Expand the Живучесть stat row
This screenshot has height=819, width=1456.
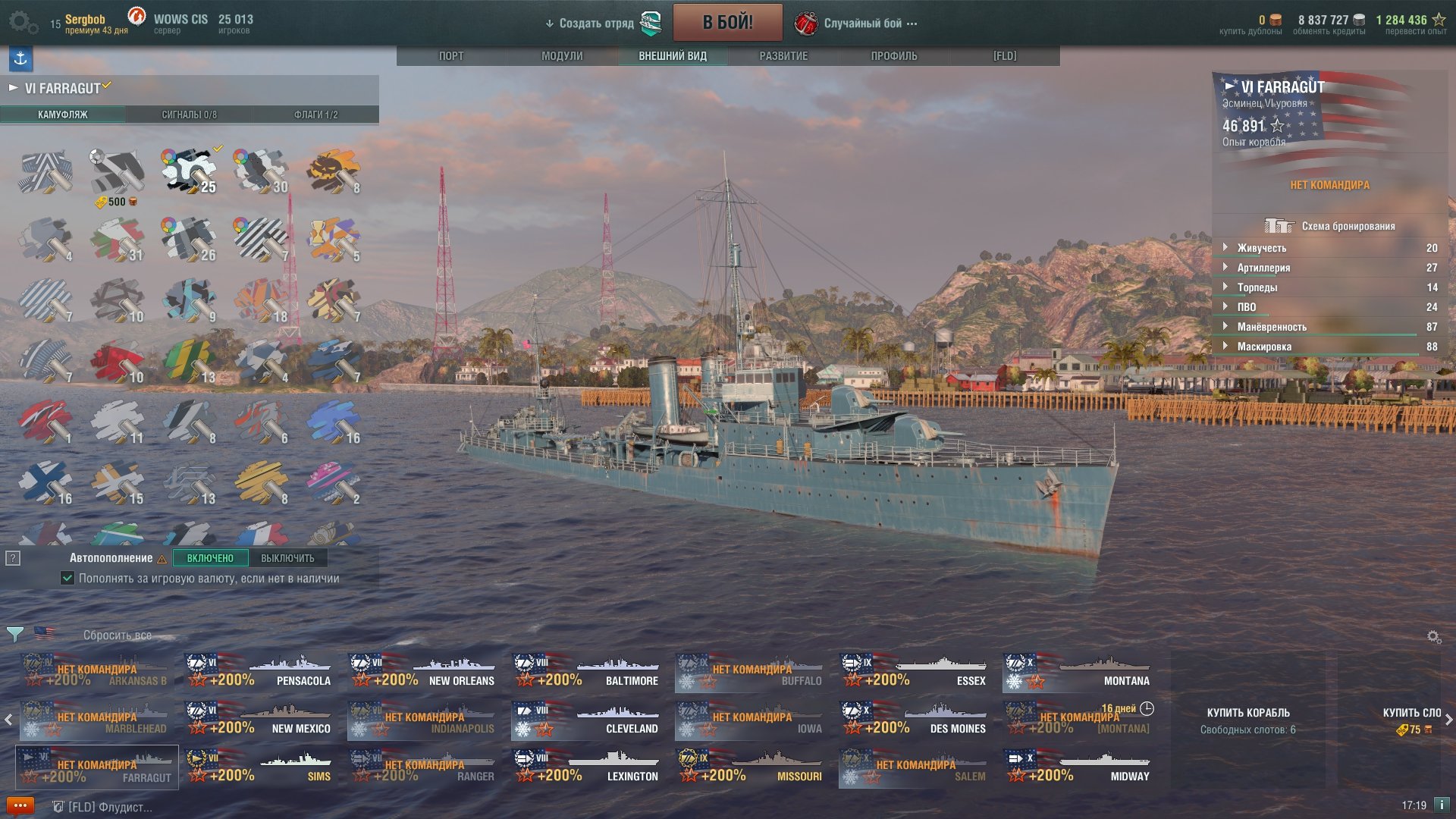1262,248
